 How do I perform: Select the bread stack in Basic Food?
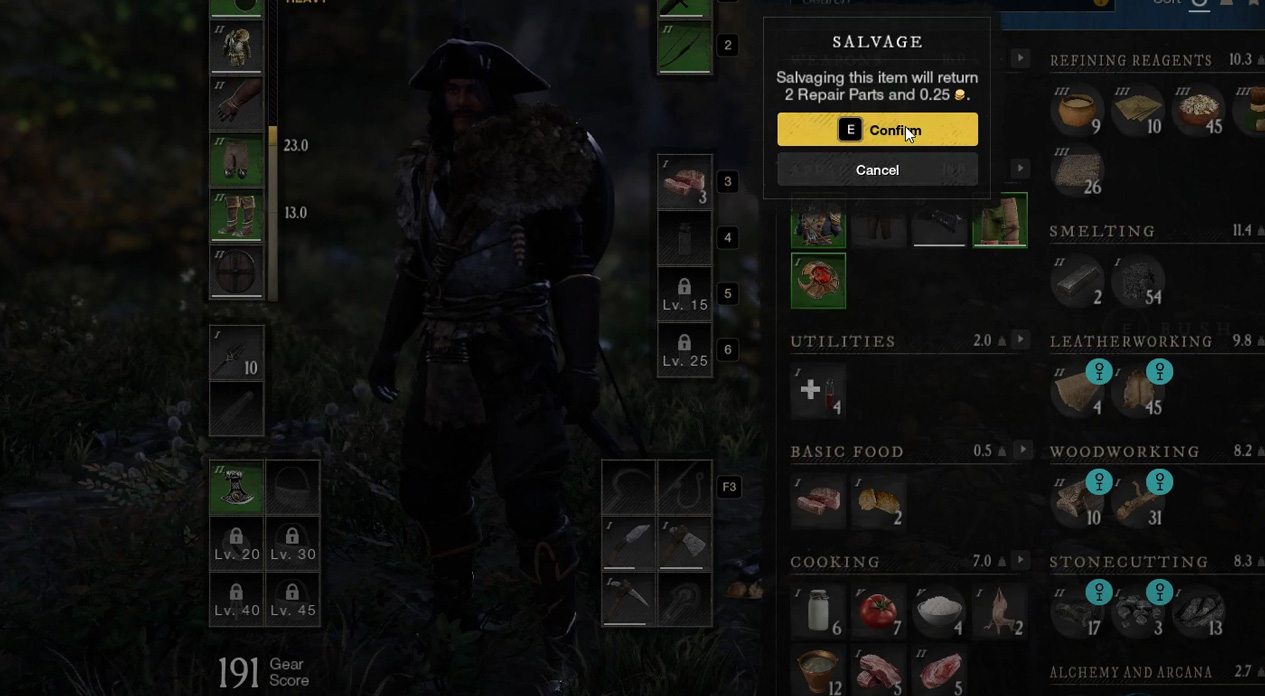[878, 500]
